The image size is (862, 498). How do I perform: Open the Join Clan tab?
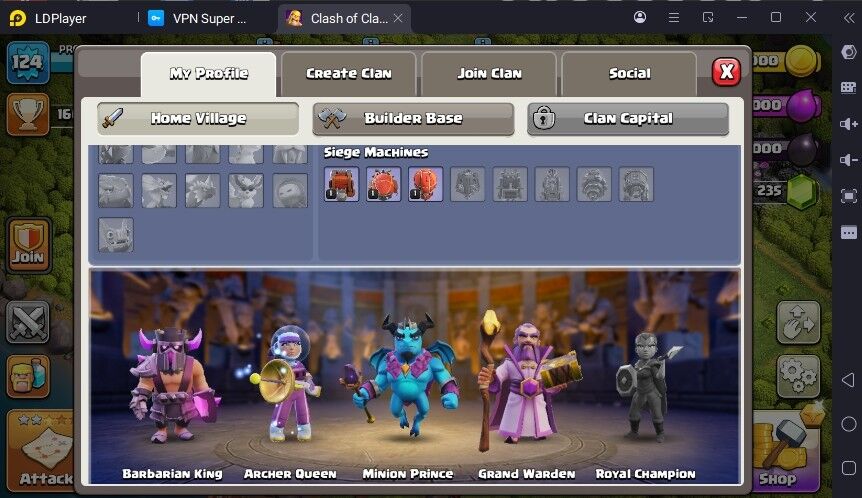(489, 73)
